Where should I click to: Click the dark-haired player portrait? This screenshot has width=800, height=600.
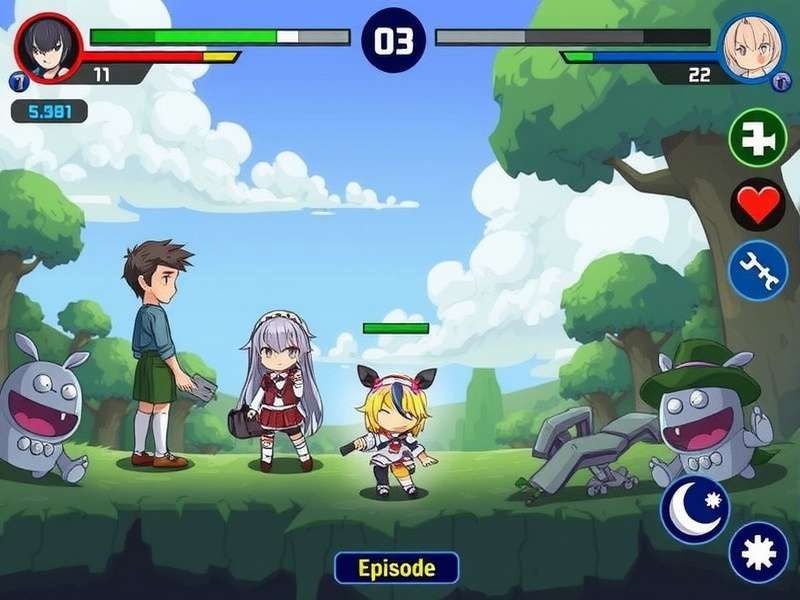click(x=48, y=47)
